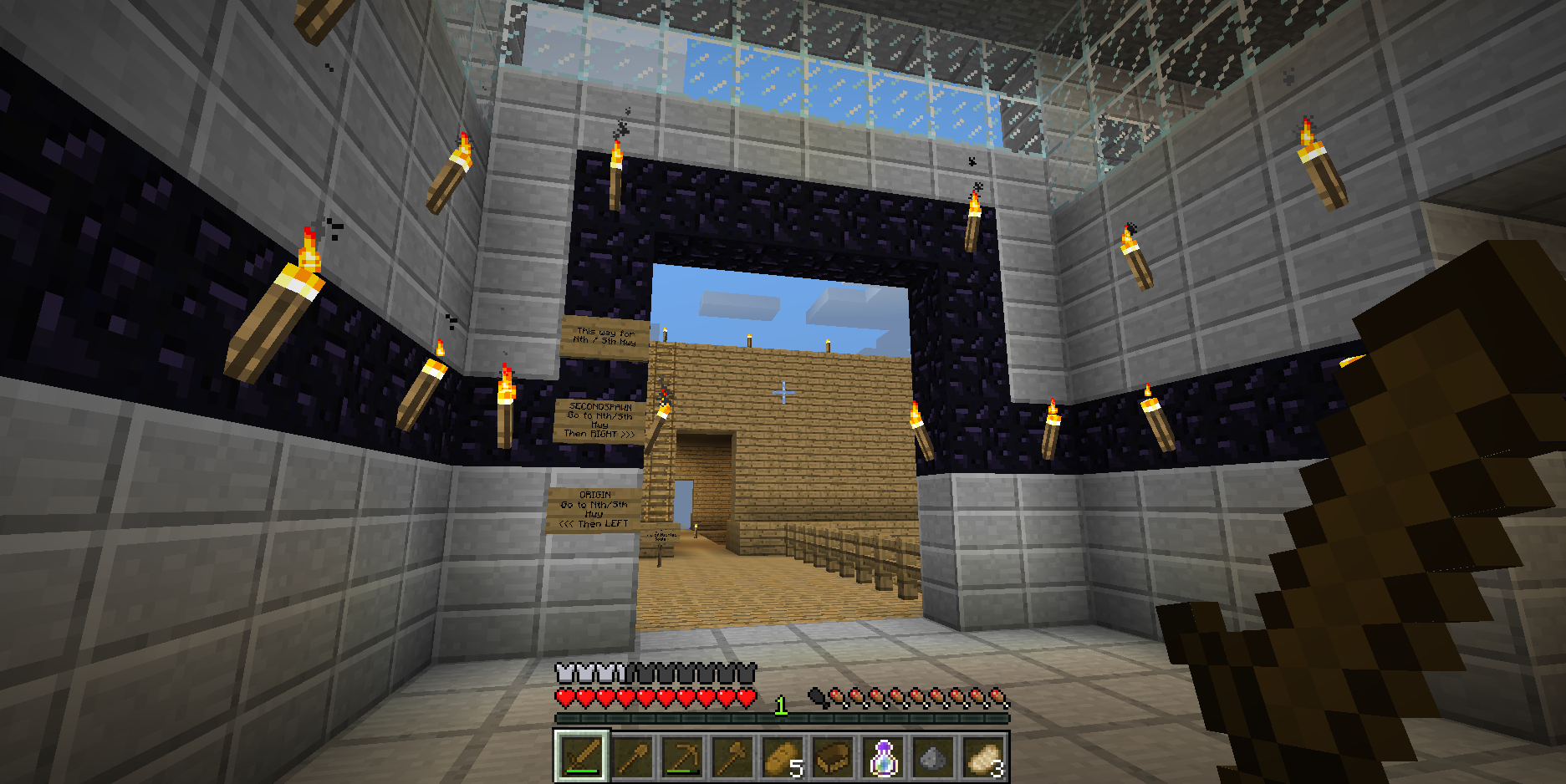Select the purple potion bottle slot
Screen dimensions: 1566x784
click(883, 757)
